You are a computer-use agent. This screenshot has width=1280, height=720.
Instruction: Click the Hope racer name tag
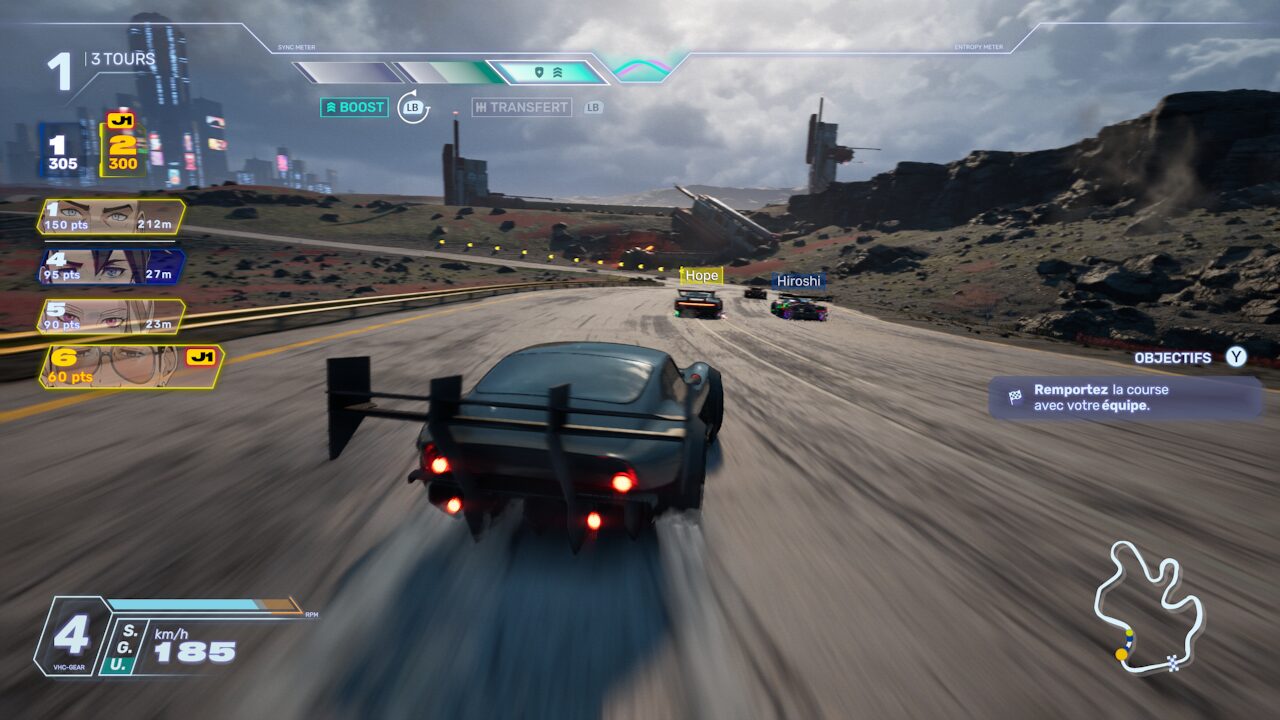click(x=701, y=275)
